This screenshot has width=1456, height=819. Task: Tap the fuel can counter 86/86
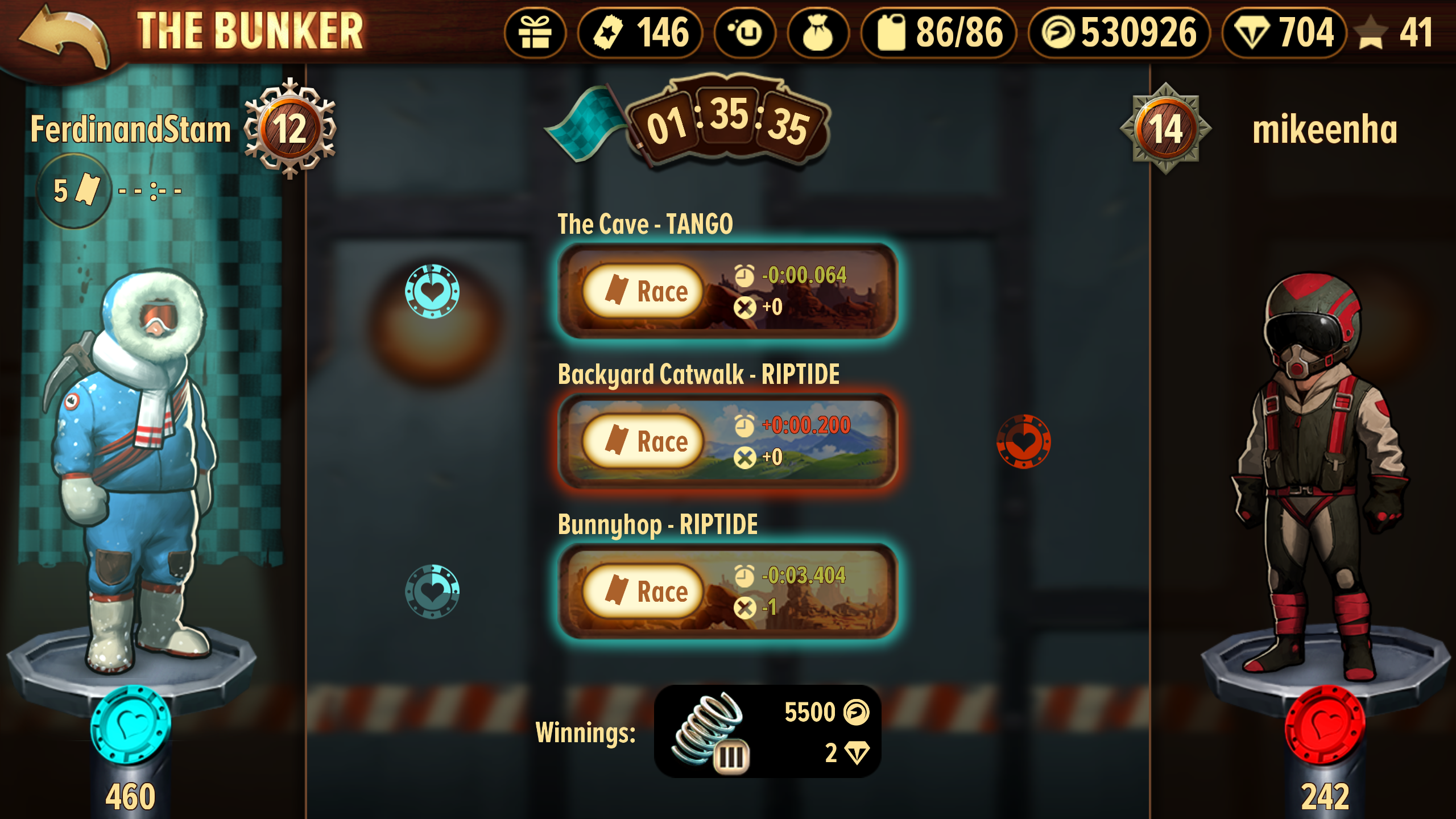point(940,33)
